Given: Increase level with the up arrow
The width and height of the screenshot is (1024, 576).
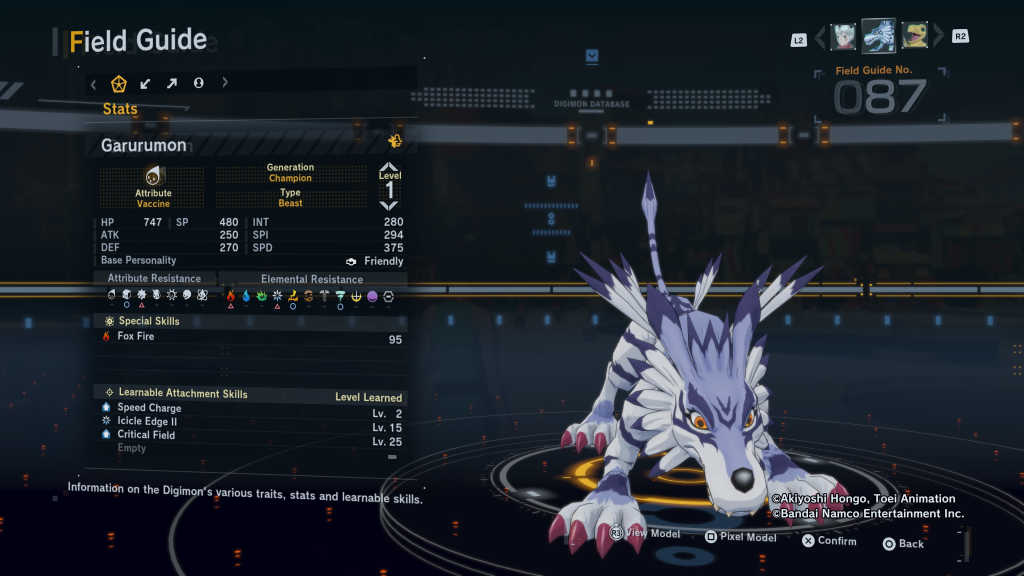Looking at the screenshot, I should (389, 168).
